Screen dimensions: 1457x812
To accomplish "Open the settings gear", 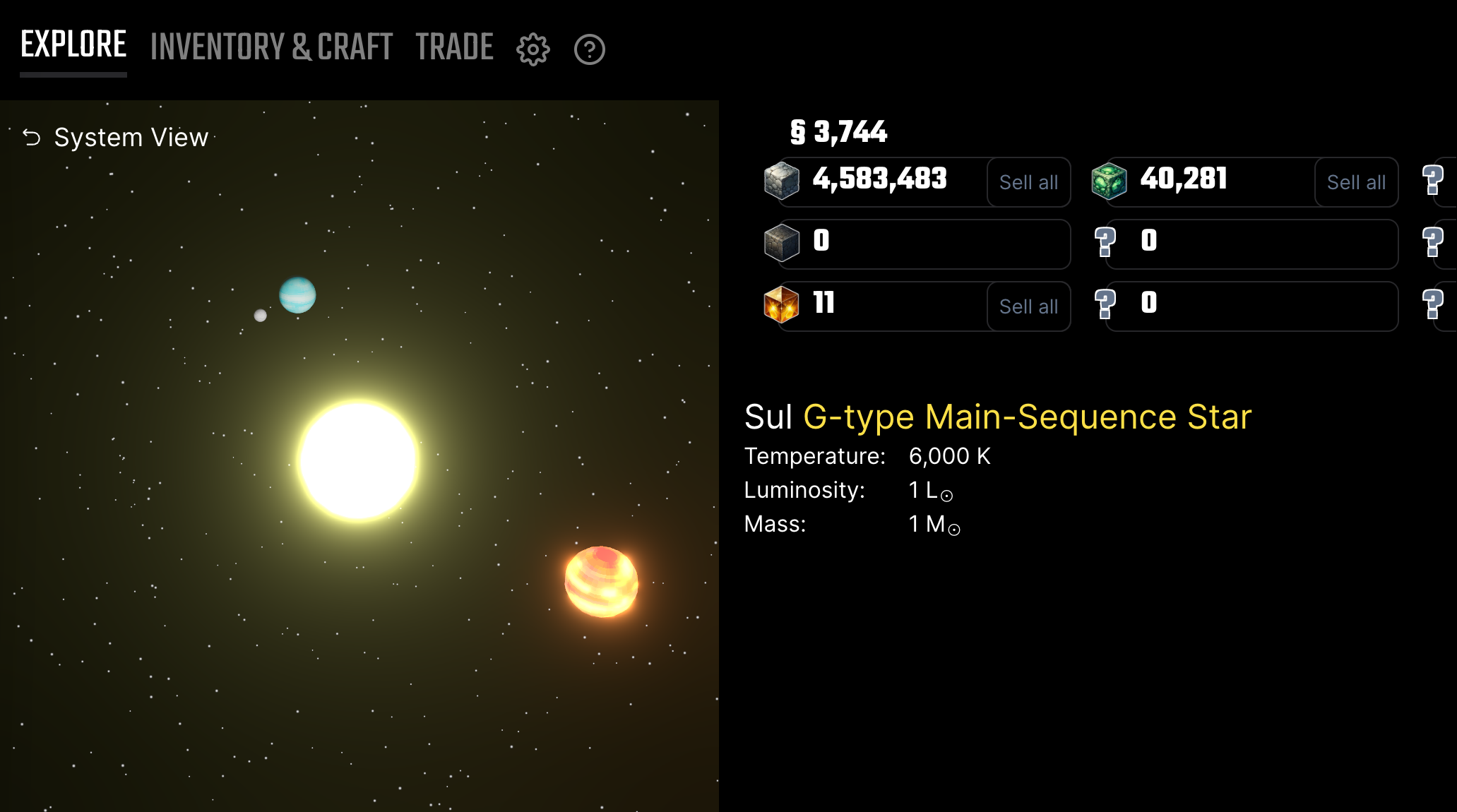I will [532, 49].
